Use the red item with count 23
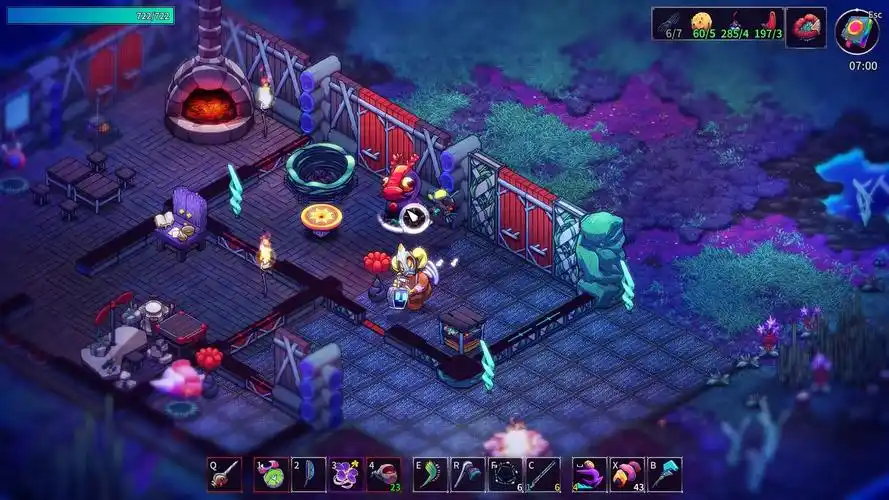 coord(383,473)
